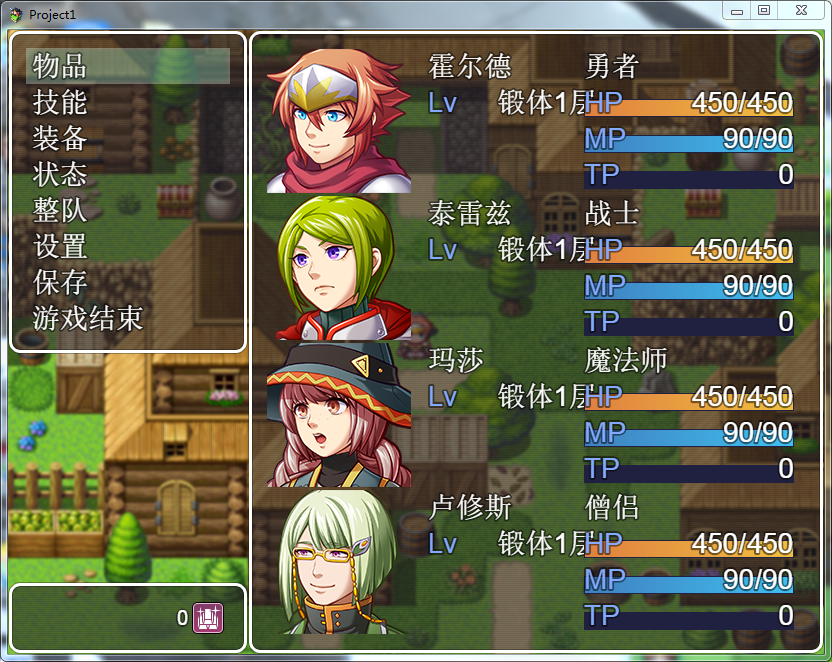This screenshot has height=662, width=832.
Task: Close the Project1 window
Action: [801, 10]
